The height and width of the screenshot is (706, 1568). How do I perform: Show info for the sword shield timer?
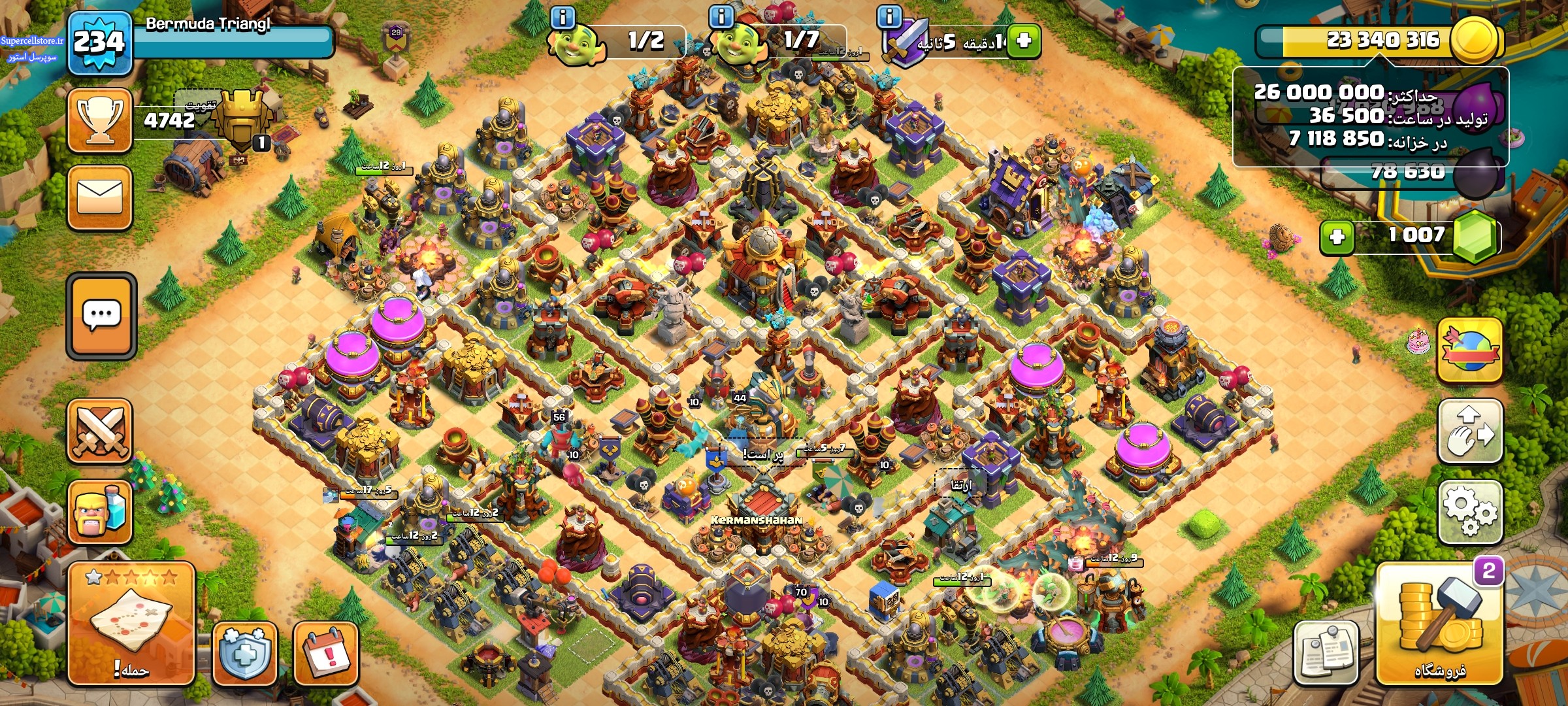(889, 17)
